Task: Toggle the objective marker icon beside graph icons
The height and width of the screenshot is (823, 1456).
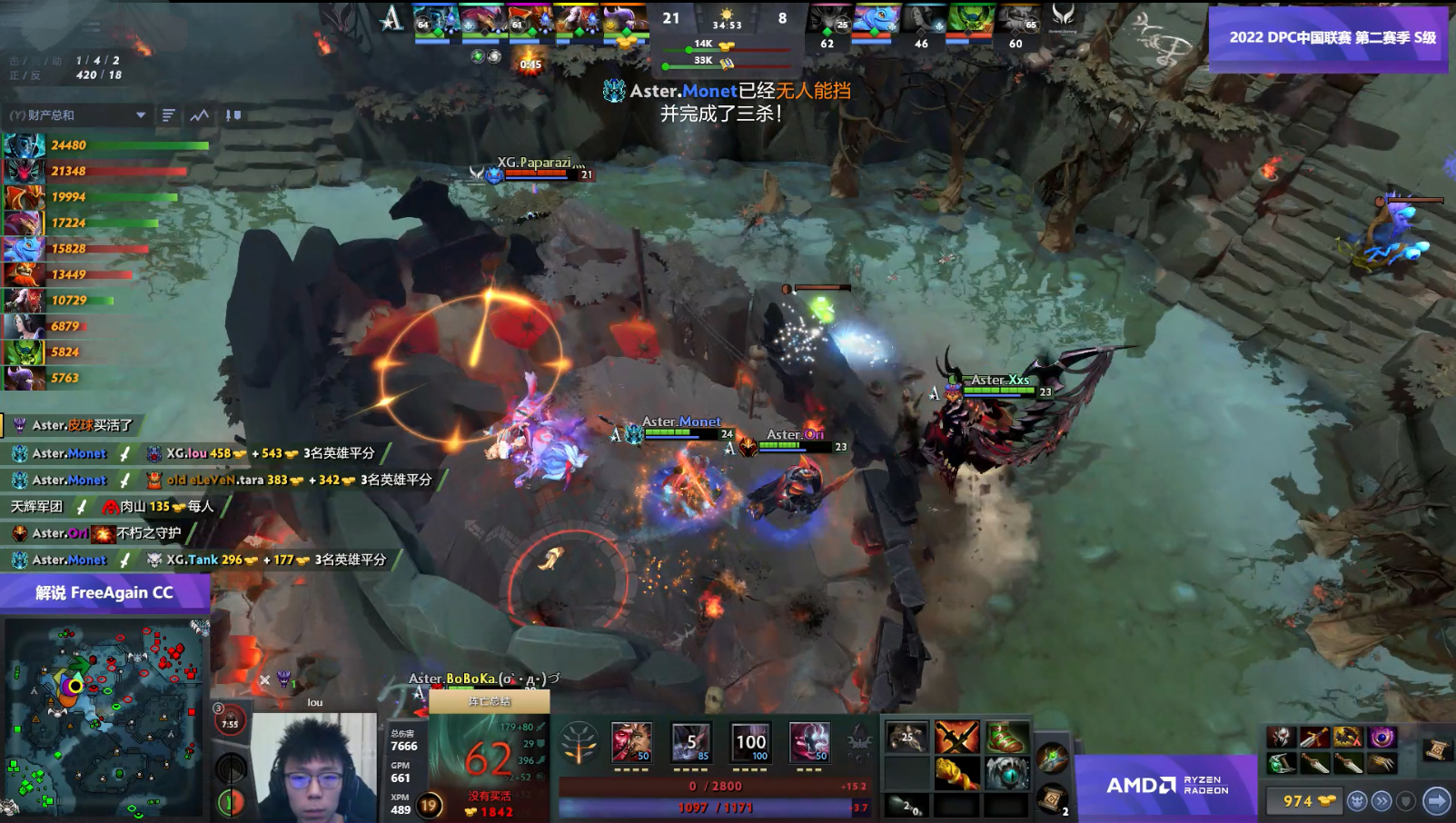Action: click(233, 115)
